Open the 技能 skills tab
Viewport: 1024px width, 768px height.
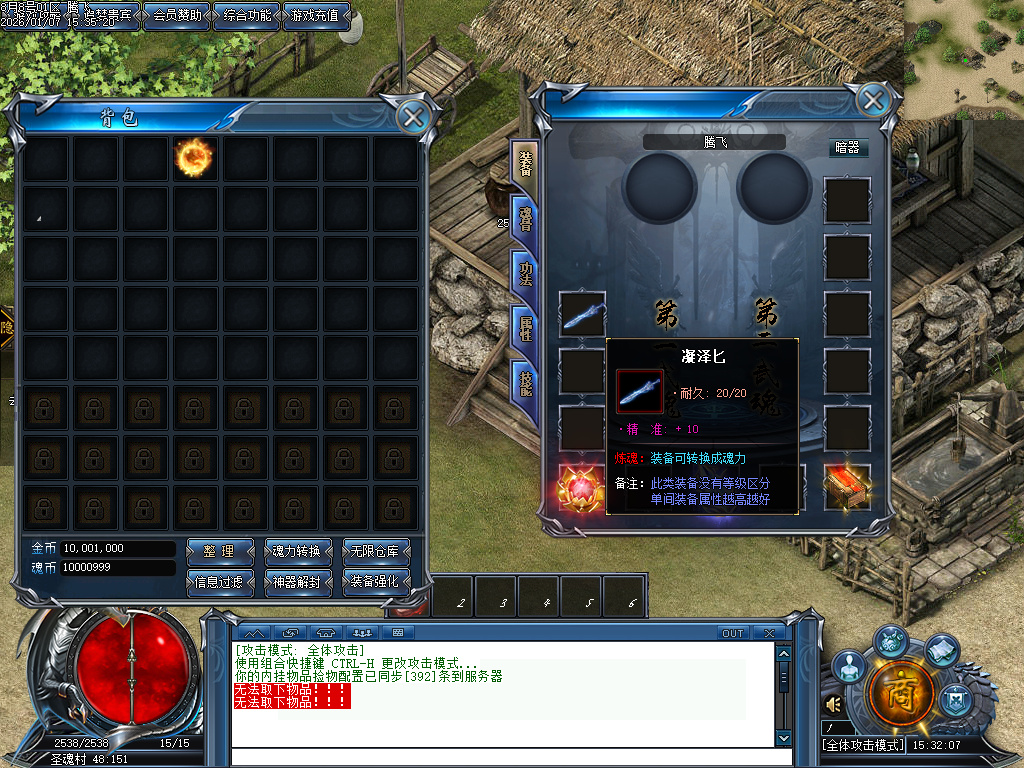525,381
